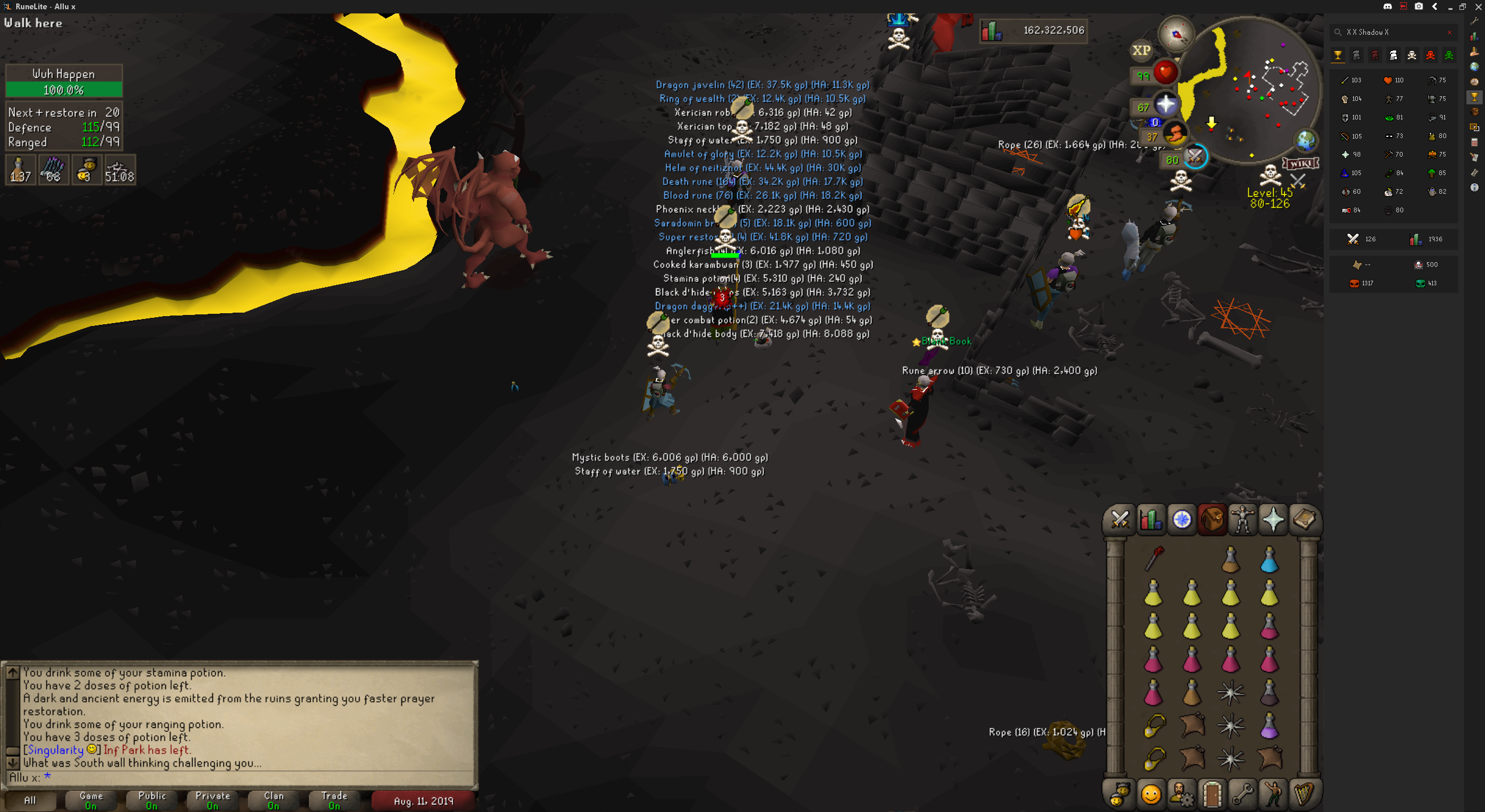Open the Worn Equipment tab
1485x812 pixels.
tap(1243, 519)
